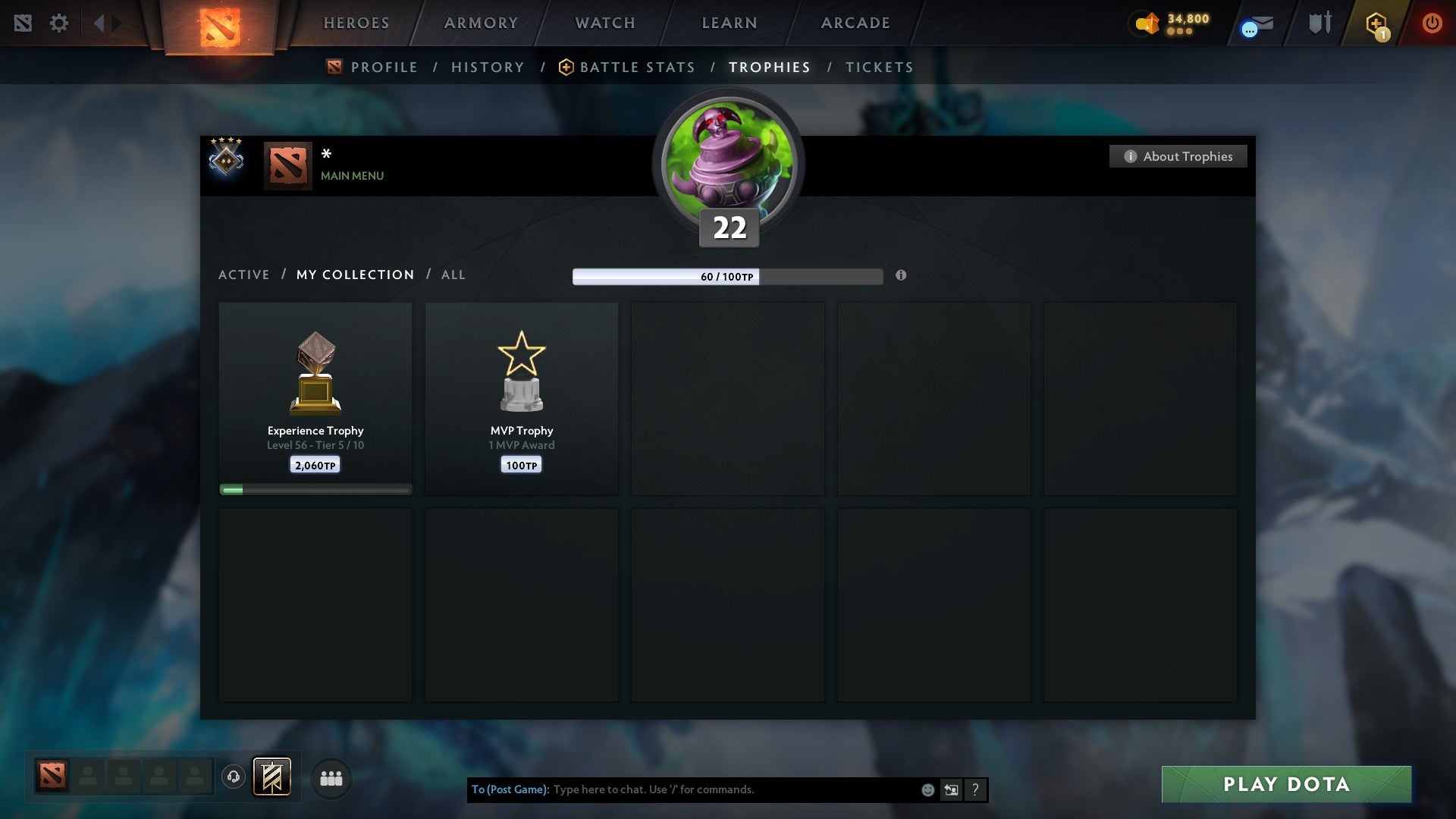The width and height of the screenshot is (1456, 819).
Task: Open the settings gear
Action: pyautogui.click(x=59, y=24)
